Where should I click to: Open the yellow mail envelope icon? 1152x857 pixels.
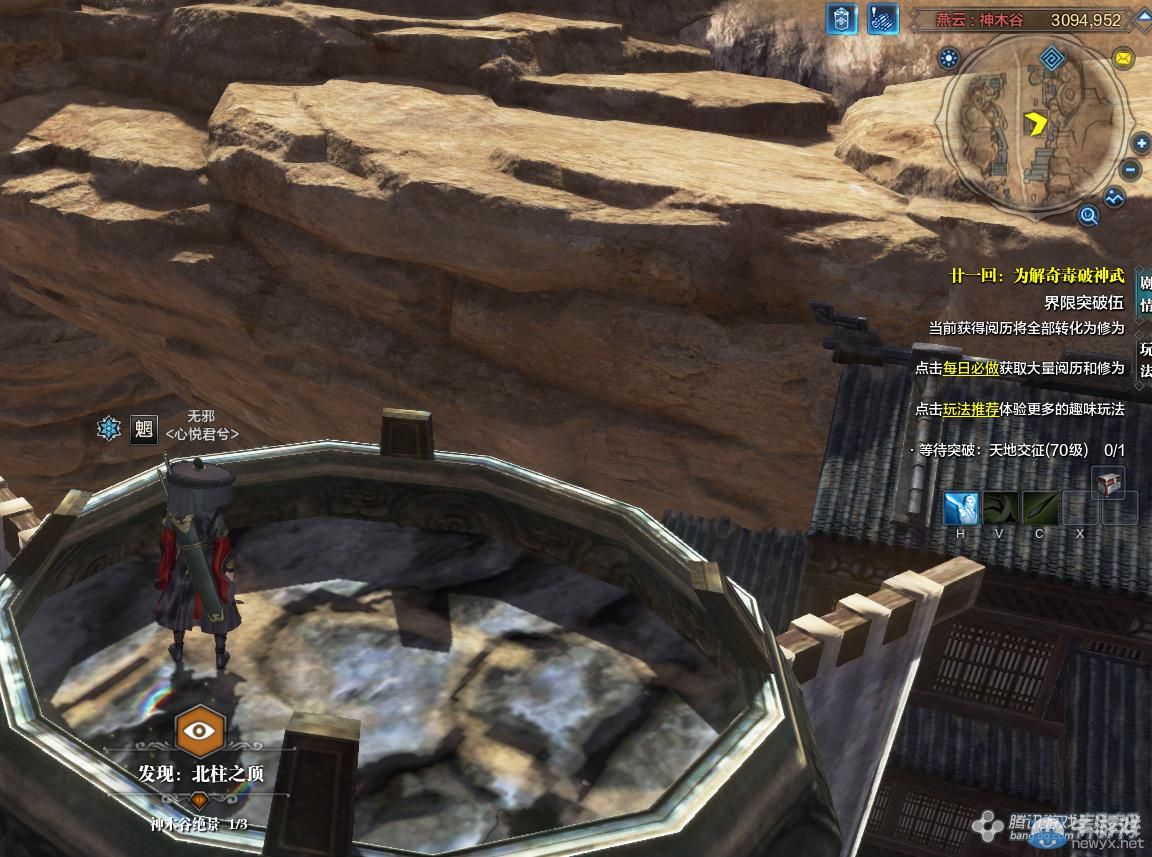click(x=1123, y=59)
